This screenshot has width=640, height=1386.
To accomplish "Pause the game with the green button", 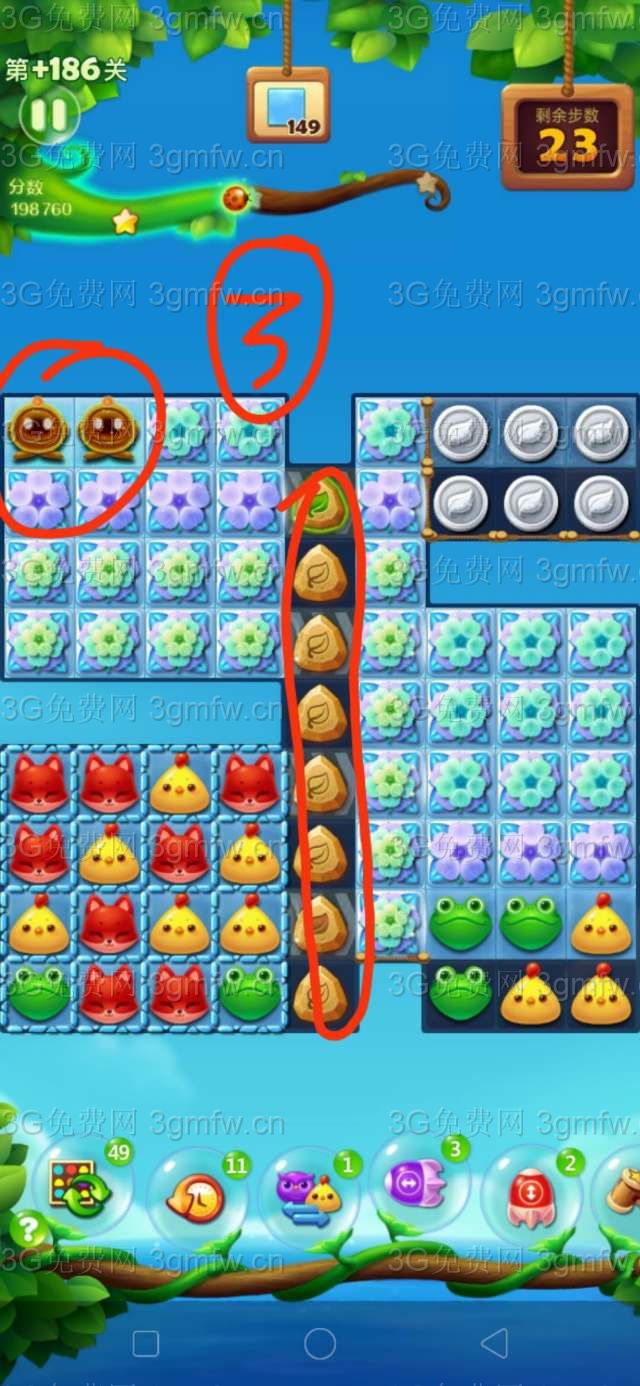I will [x=48, y=116].
